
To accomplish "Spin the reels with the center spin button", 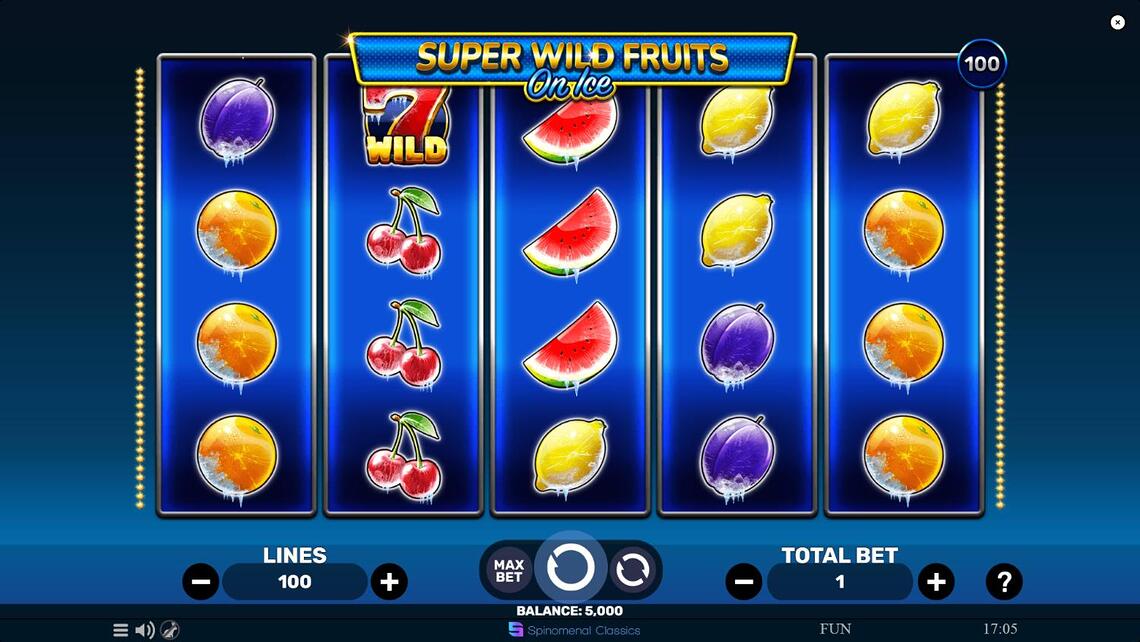I will click(x=571, y=569).
